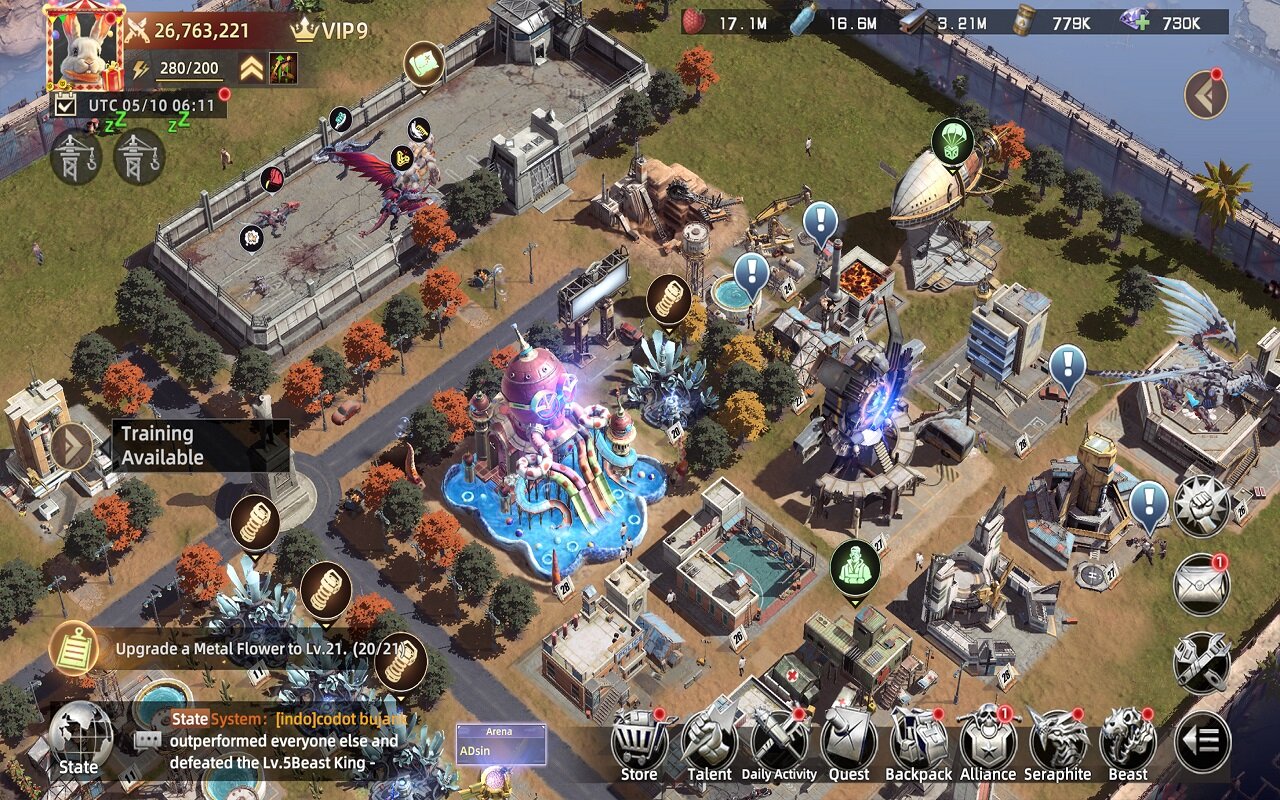Open the VIP9 crown panel
1280x800 pixels.
point(329,30)
